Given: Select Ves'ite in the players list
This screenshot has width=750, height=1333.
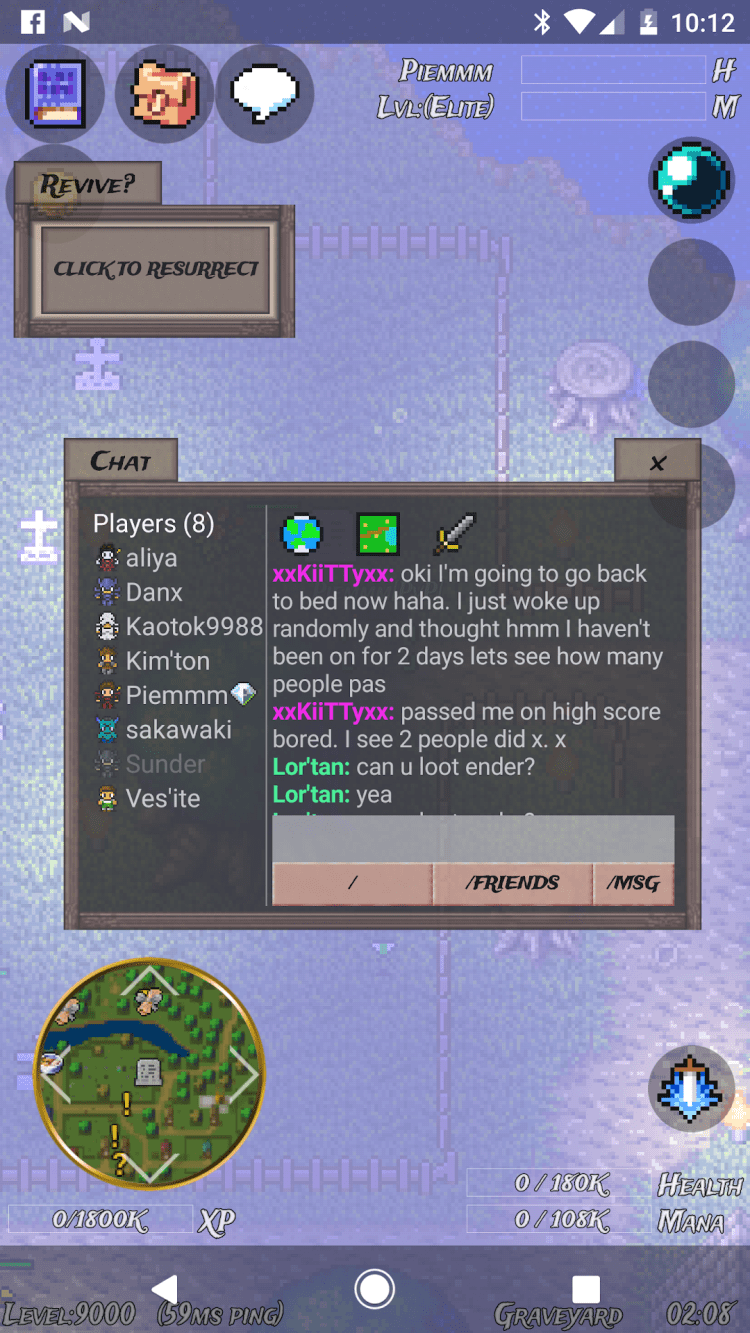Looking at the screenshot, I should [x=162, y=799].
